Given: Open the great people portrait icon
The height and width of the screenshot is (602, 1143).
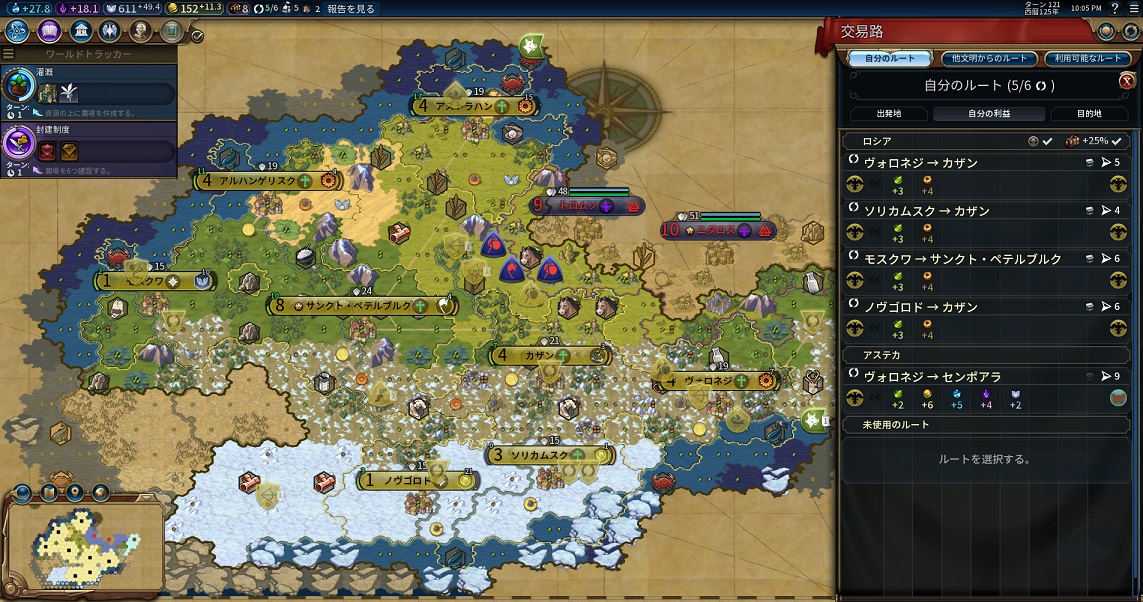Looking at the screenshot, I should 140,31.
